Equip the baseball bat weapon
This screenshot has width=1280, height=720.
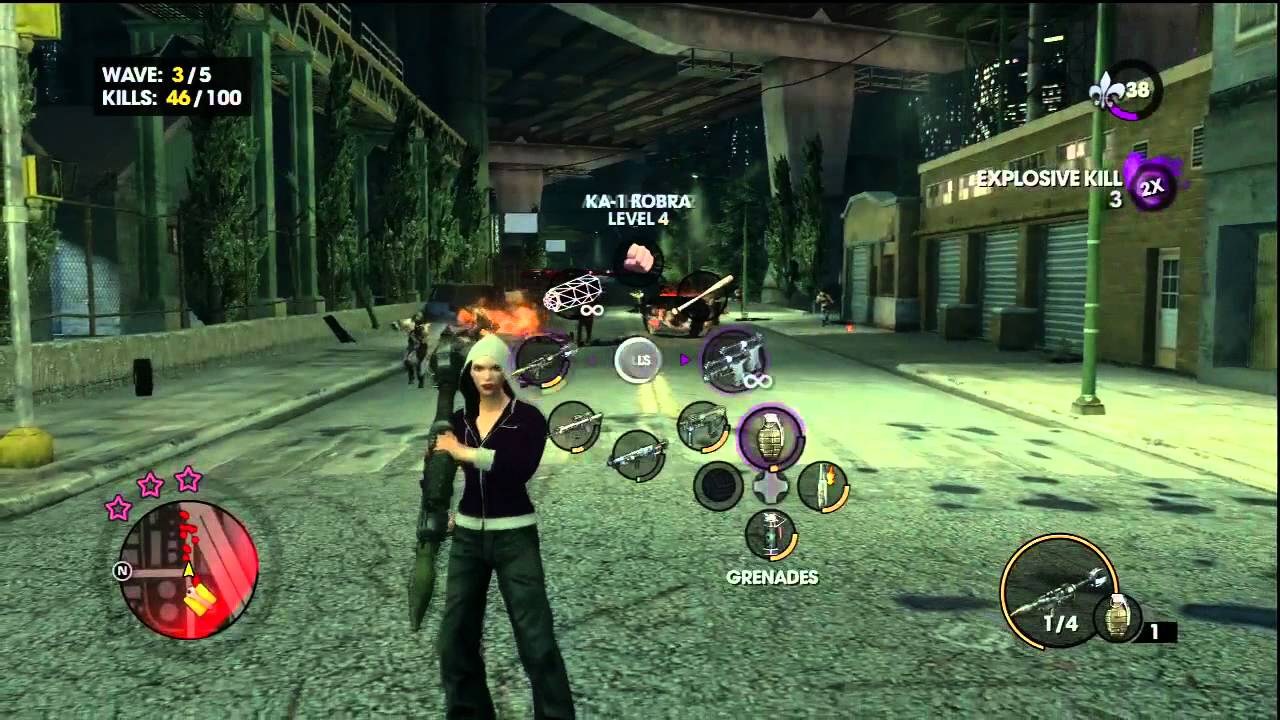coord(702,296)
